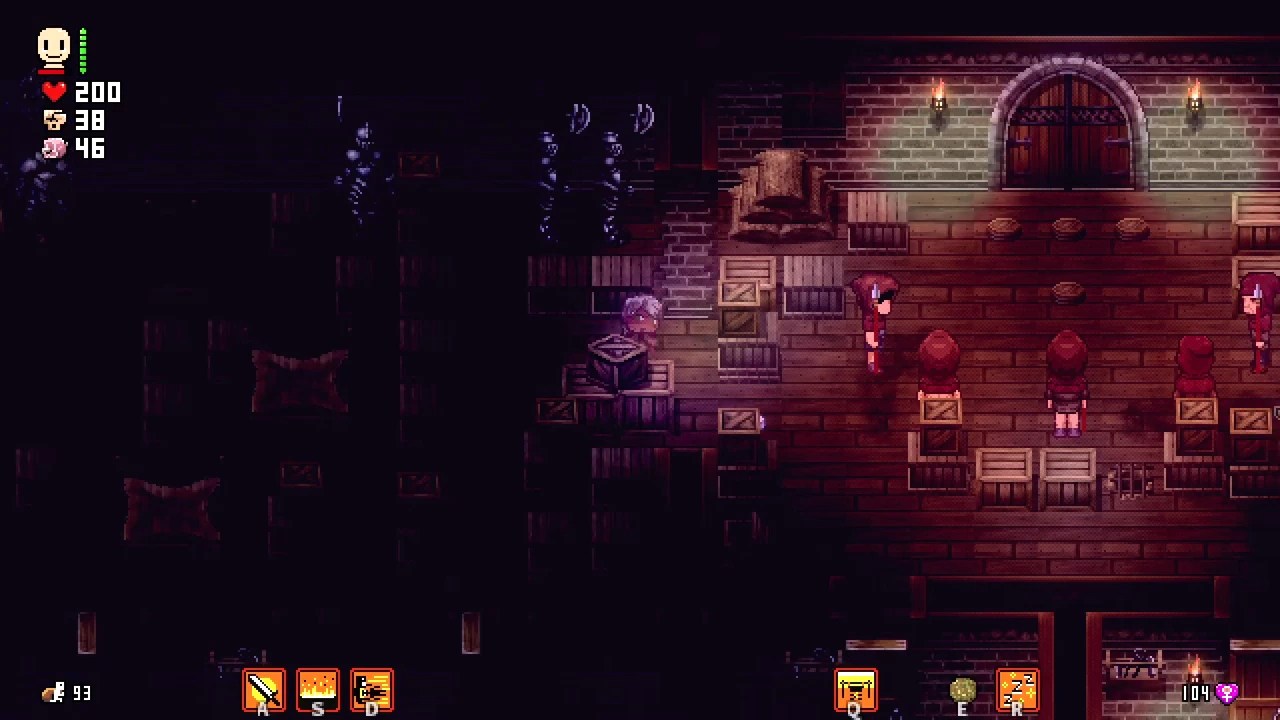
Task: Cast the sleep (Zzz) spell in slot R
Action: [x=1018, y=689]
